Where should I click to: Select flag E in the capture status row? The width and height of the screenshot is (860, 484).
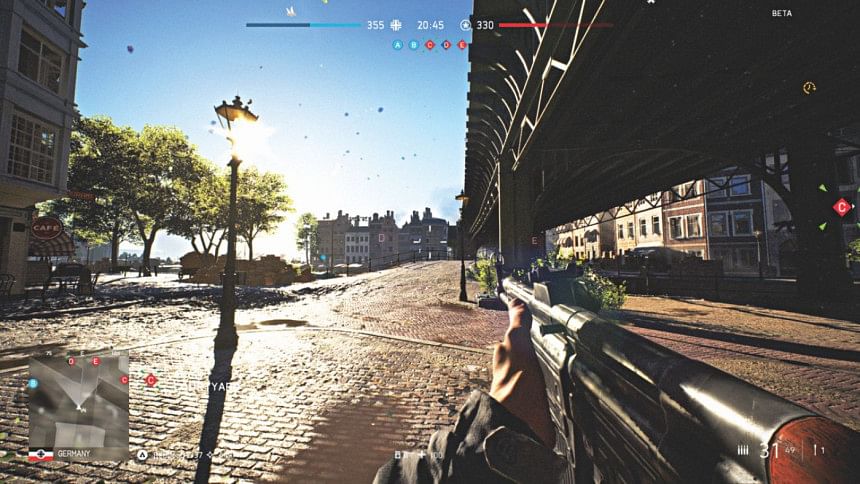[462, 45]
